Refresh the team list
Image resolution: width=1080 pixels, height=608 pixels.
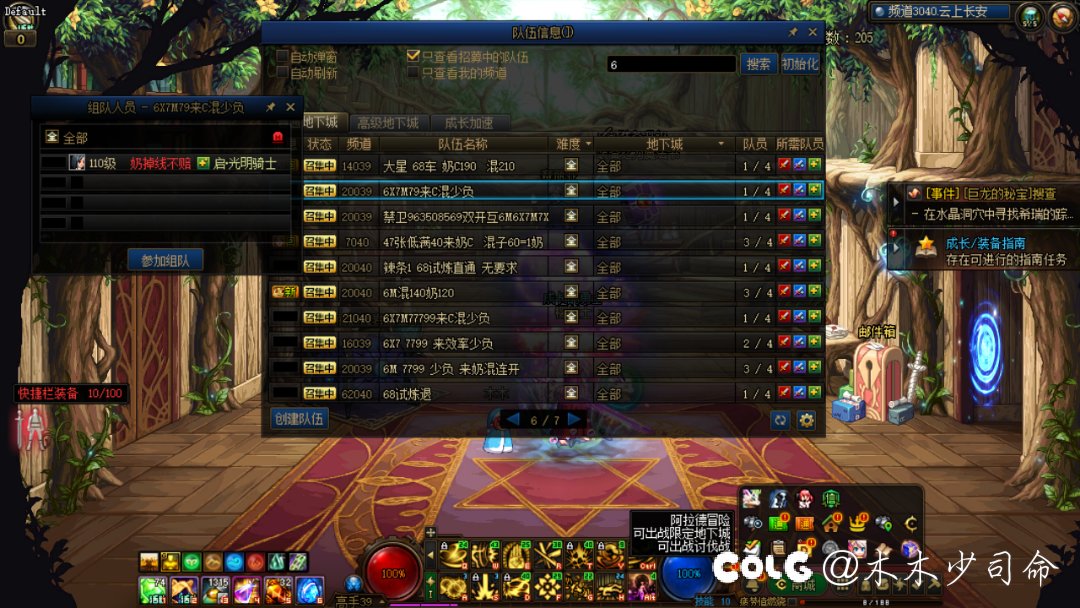pyautogui.click(x=780, y=421)
